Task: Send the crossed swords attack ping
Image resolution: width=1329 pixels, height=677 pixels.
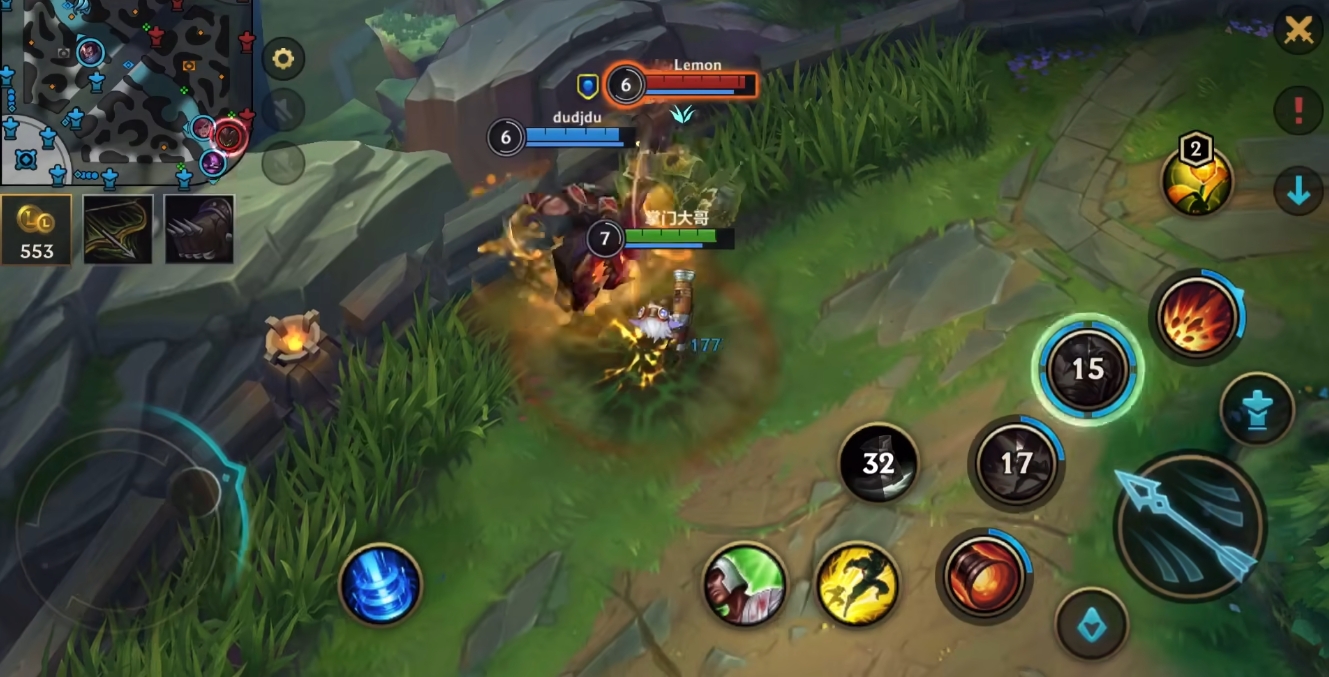Action: [x=1298, y=32]
